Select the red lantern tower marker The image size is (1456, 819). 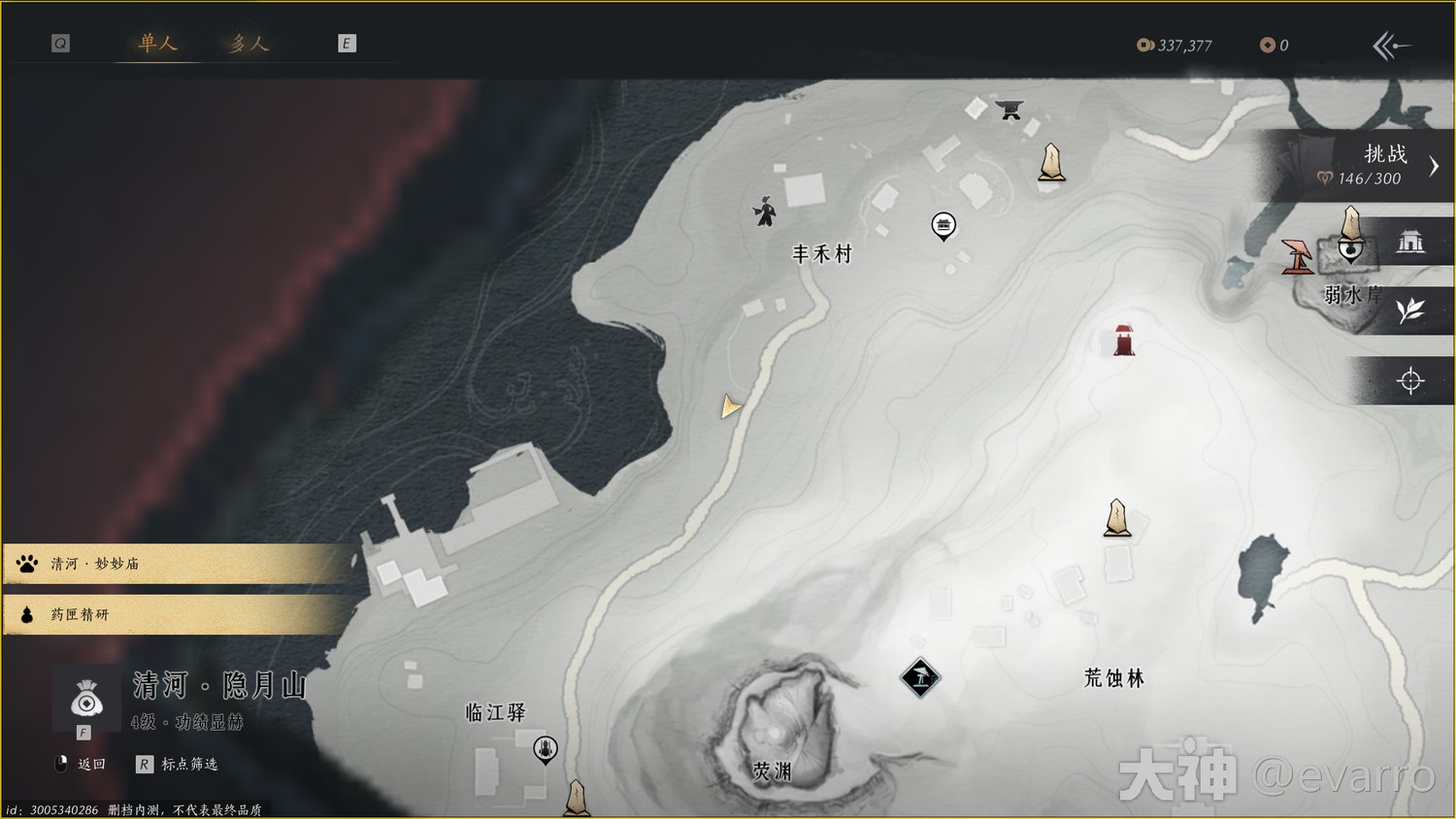1123,338
